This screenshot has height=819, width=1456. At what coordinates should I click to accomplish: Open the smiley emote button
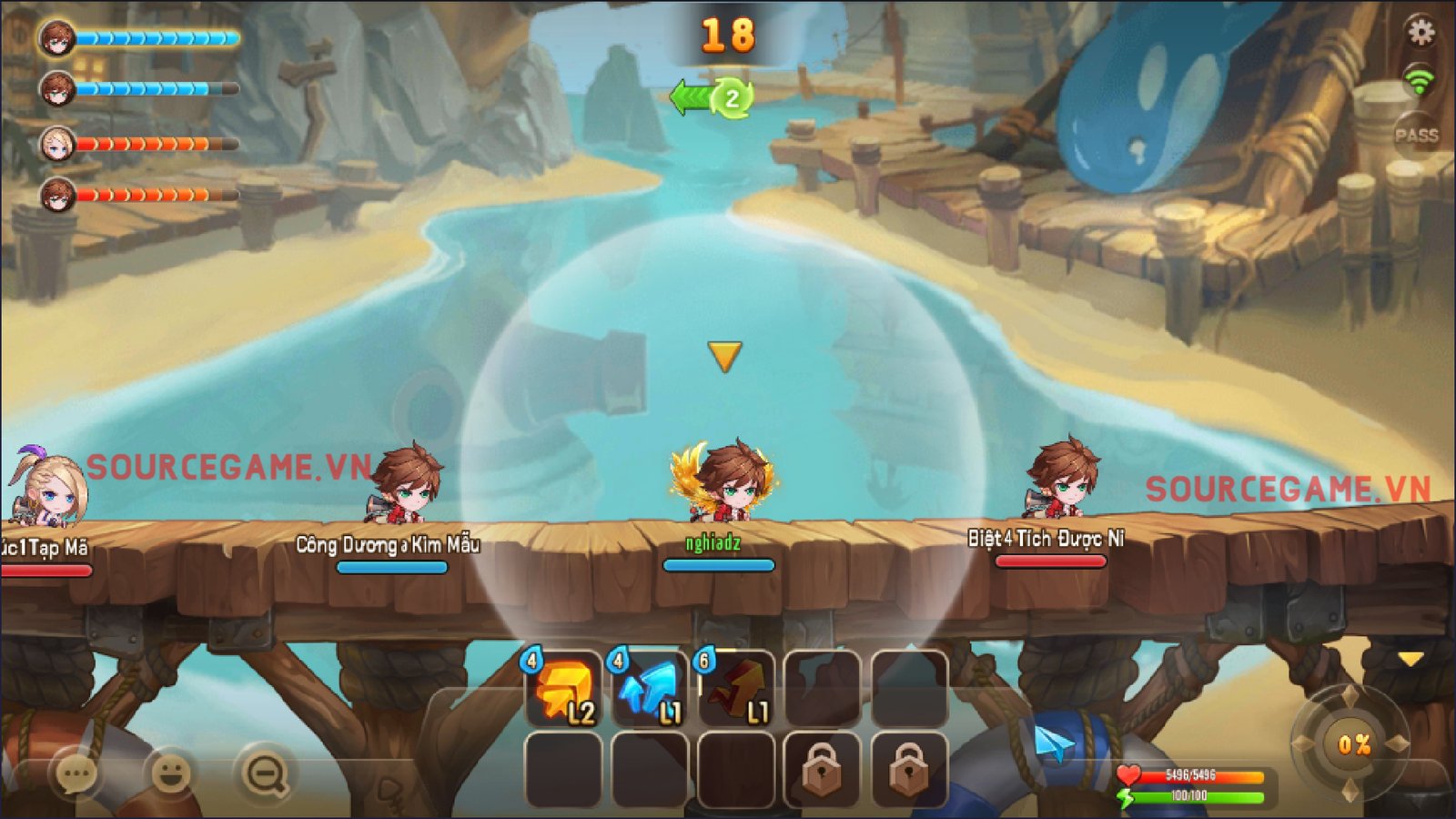(x=170, y=773)
